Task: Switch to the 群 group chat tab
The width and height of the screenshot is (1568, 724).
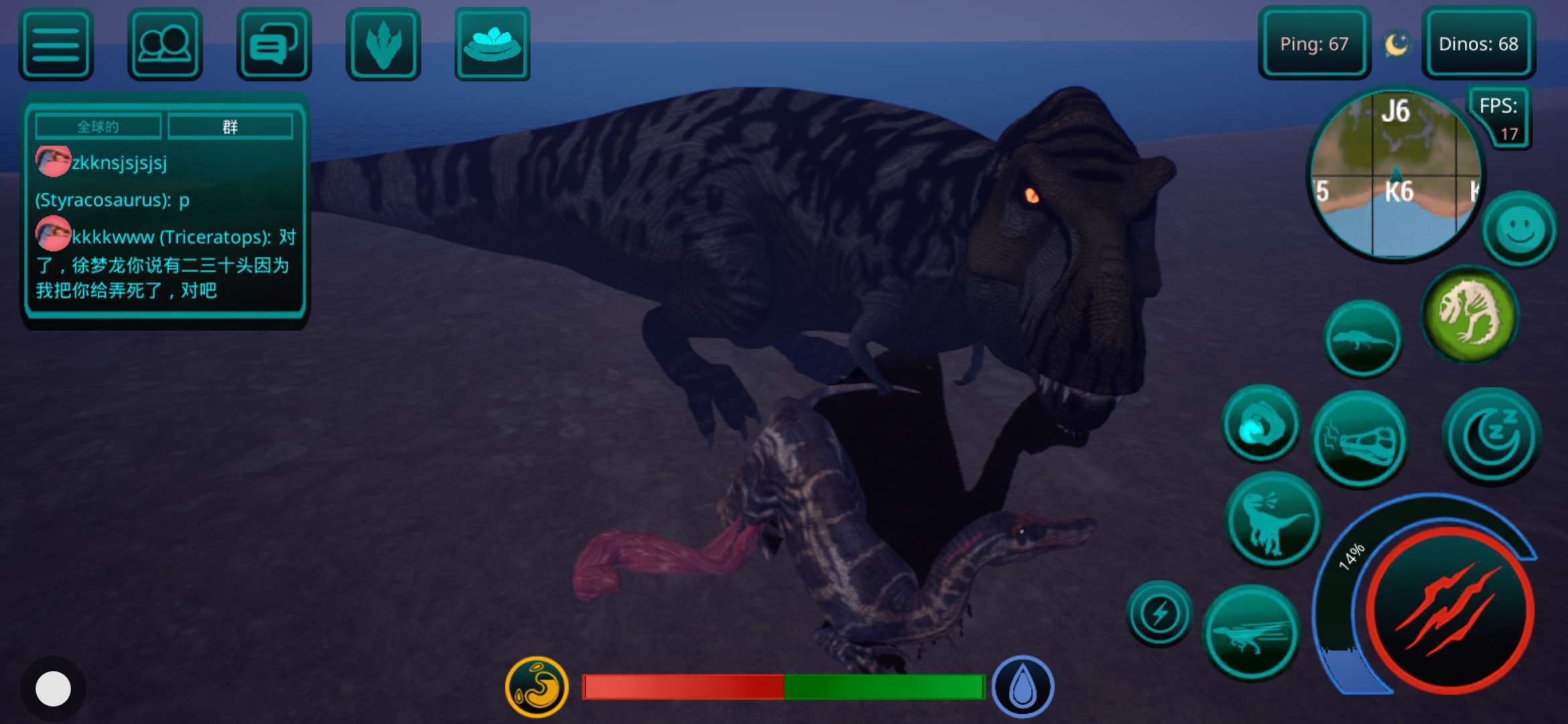Action: 230,127
